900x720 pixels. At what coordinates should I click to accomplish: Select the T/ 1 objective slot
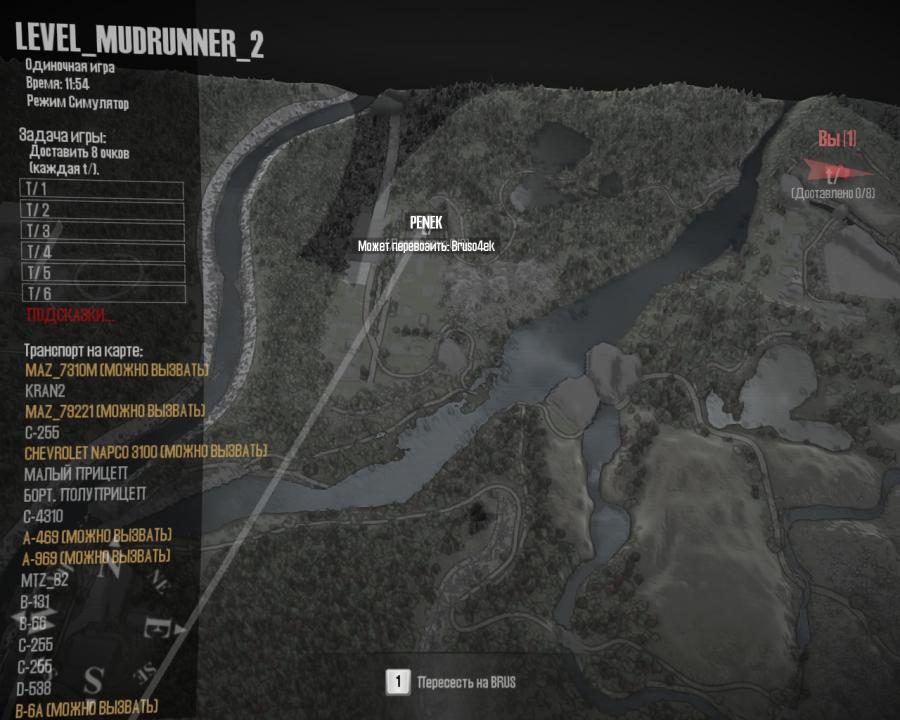[x=102, y=190]
